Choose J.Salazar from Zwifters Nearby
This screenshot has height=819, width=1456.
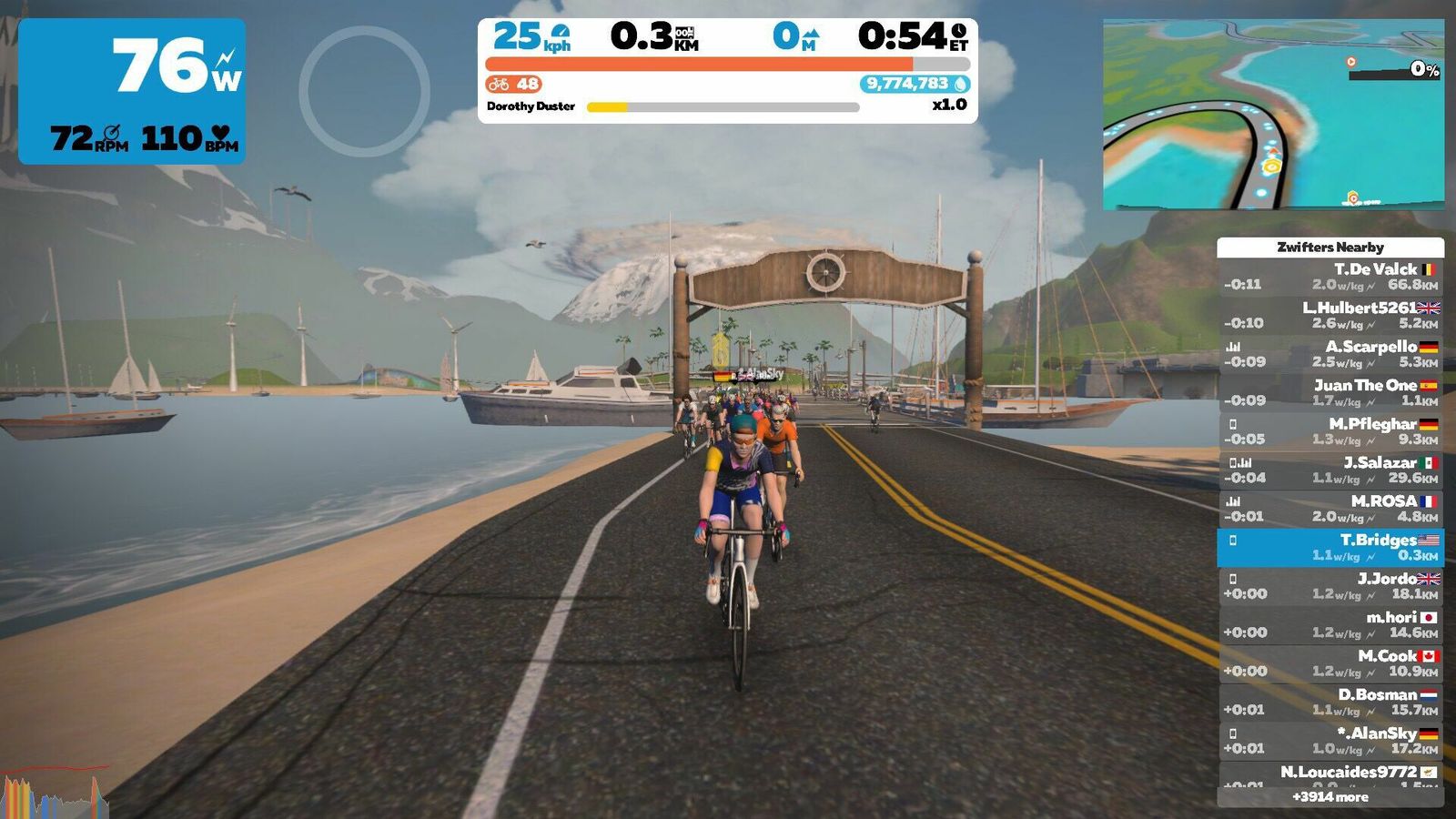tap(1330, 470)
